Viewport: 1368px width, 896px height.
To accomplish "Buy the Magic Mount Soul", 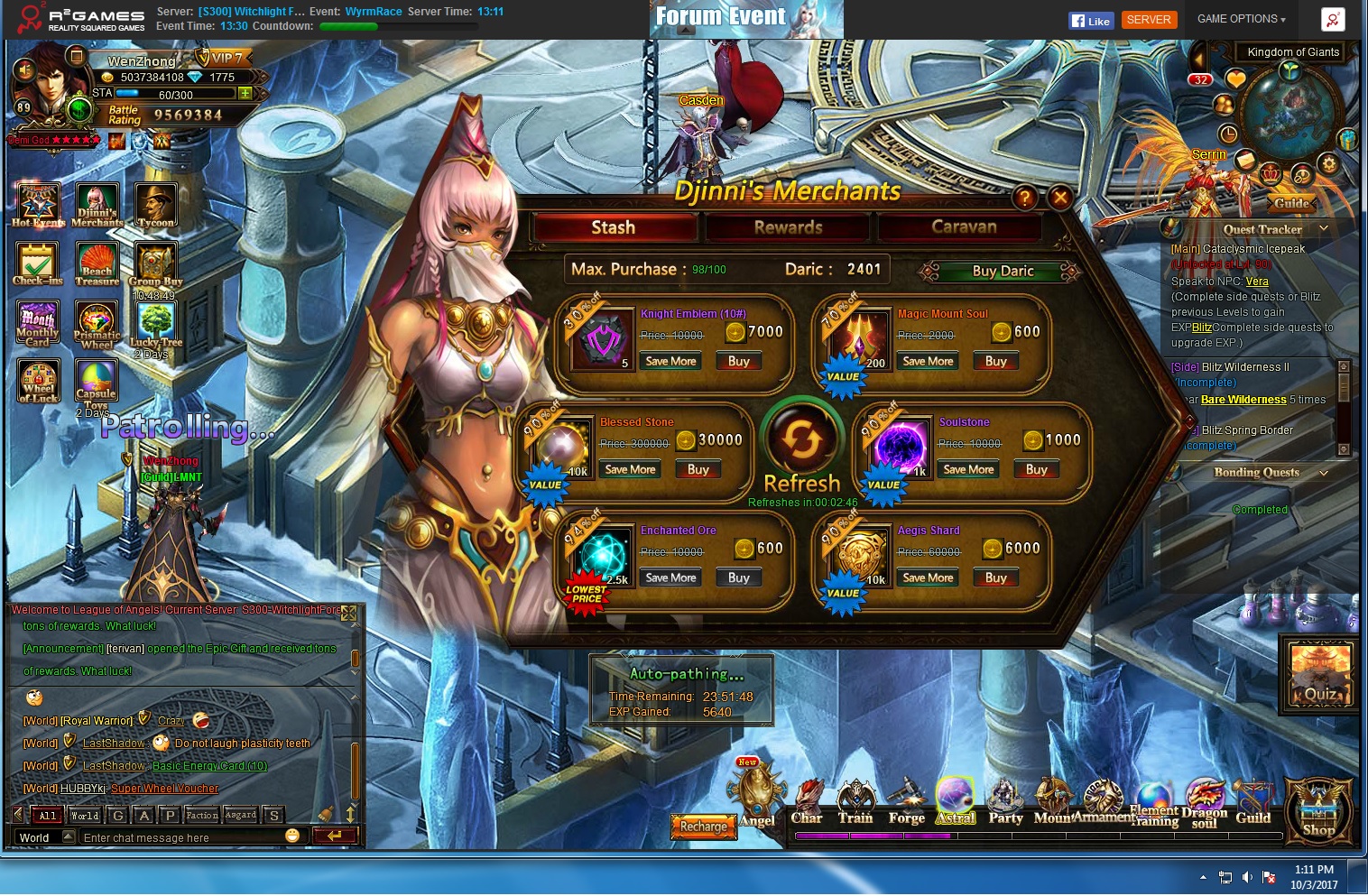I will pyautogui.click(x=995, y=361).
